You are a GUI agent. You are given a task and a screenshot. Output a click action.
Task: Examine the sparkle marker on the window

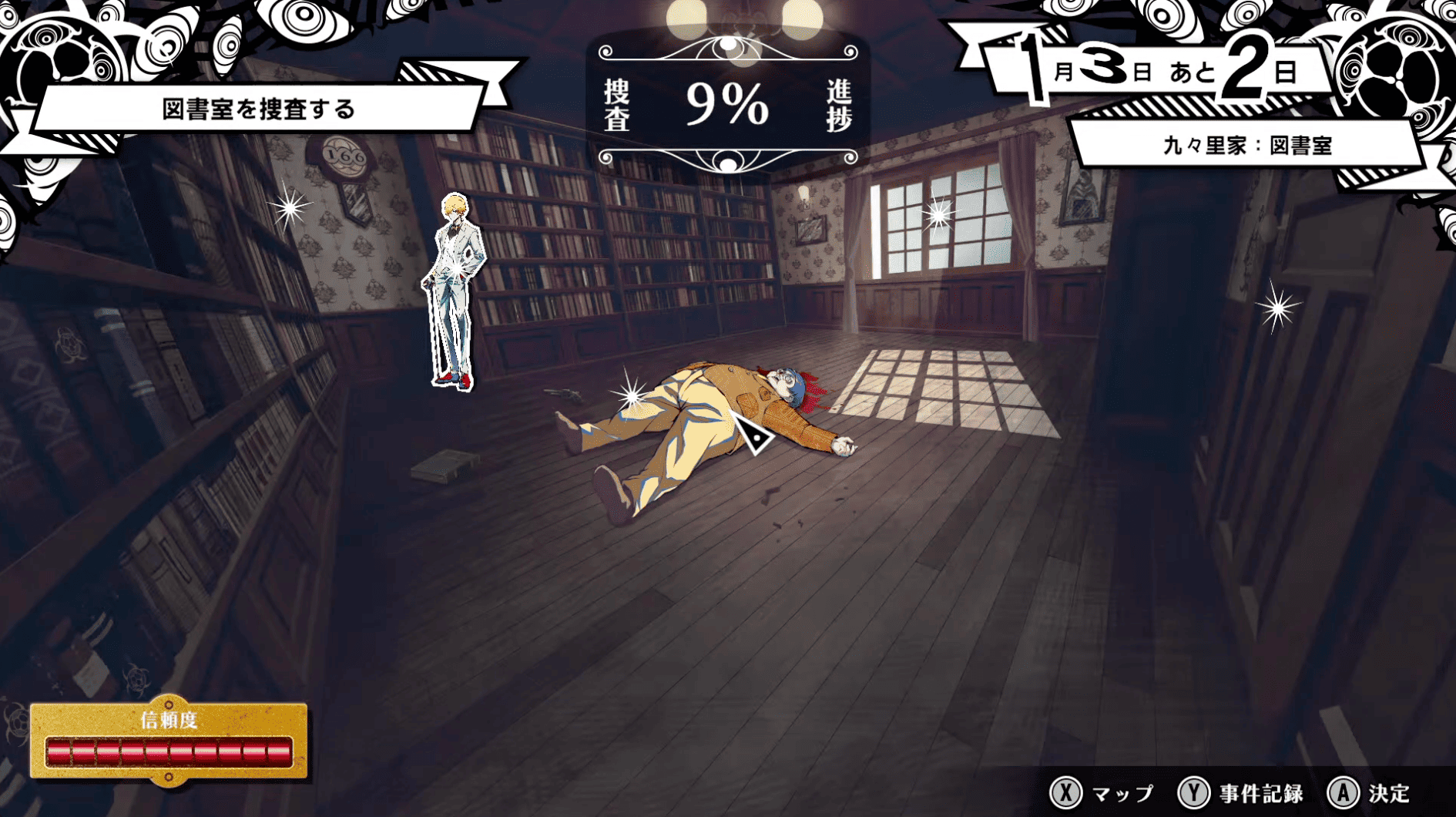(x=938, y=215)
